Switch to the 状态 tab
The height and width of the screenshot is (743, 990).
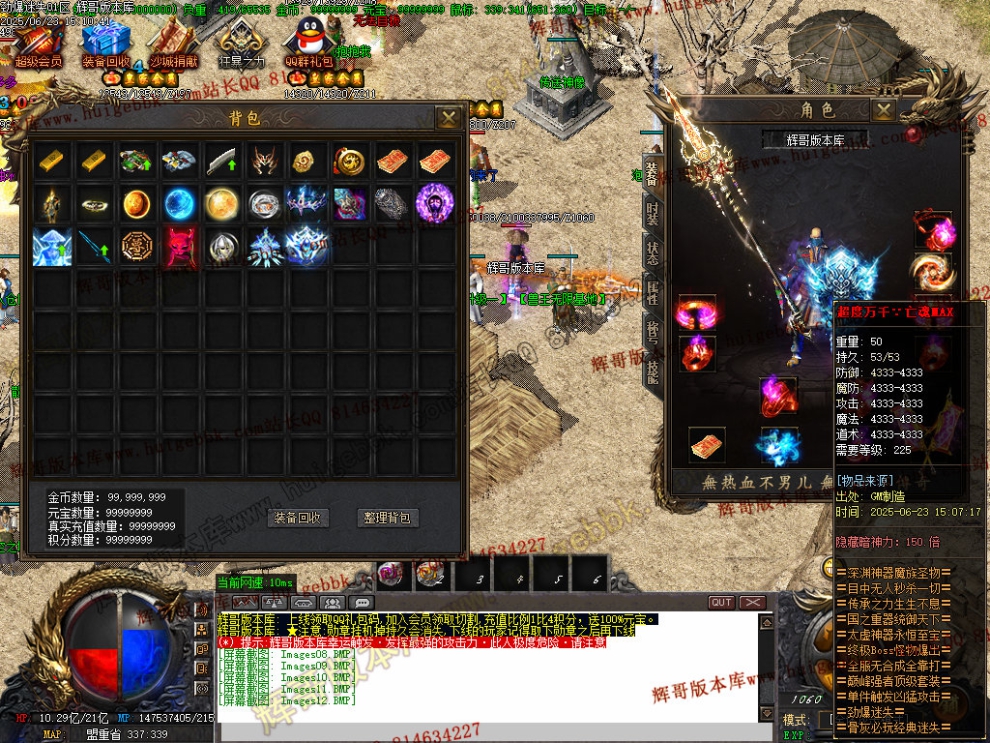point(653,253)
